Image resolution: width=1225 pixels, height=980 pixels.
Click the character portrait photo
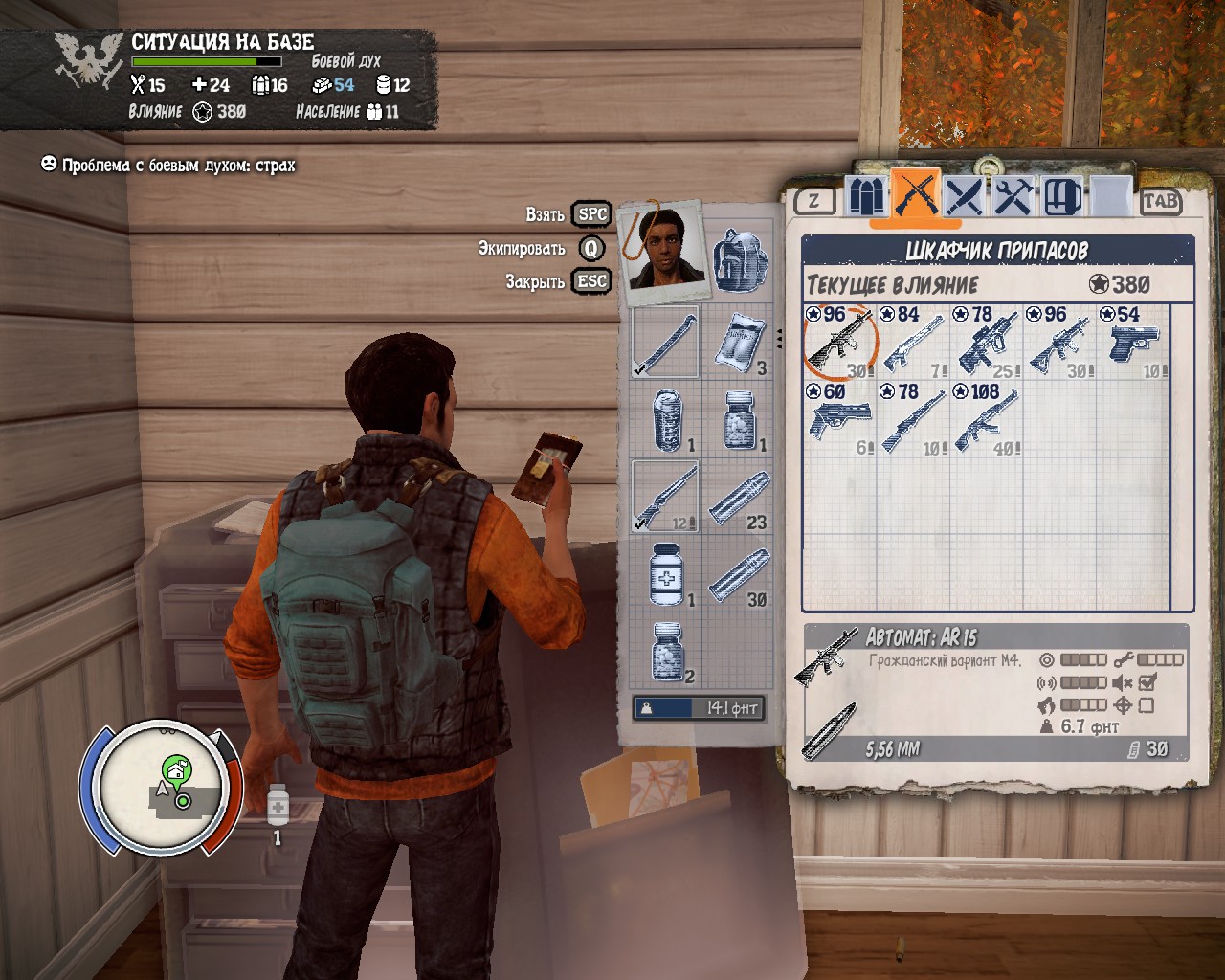coord(661,252)
